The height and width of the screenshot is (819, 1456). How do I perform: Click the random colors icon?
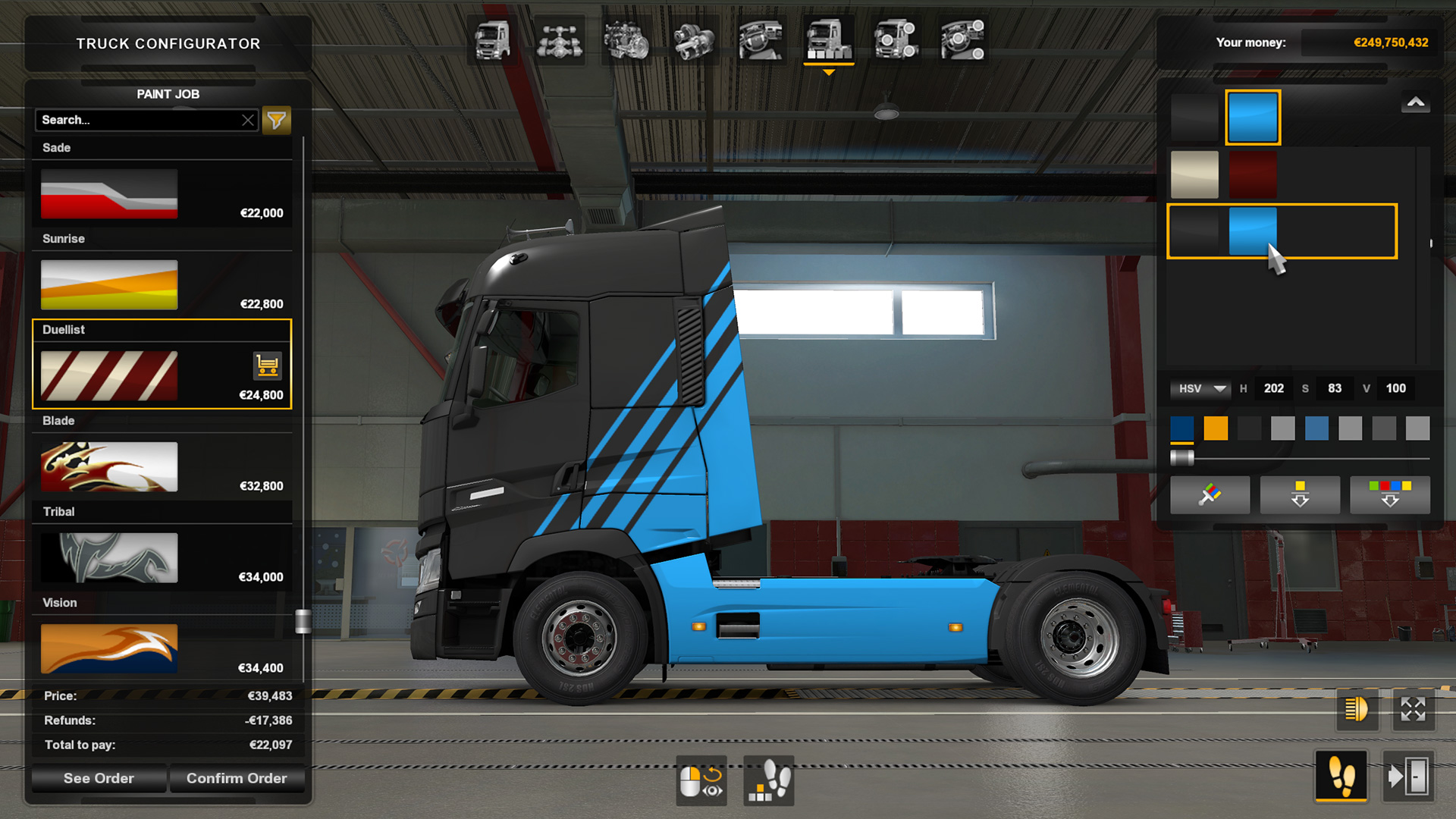pos(1390,494)
